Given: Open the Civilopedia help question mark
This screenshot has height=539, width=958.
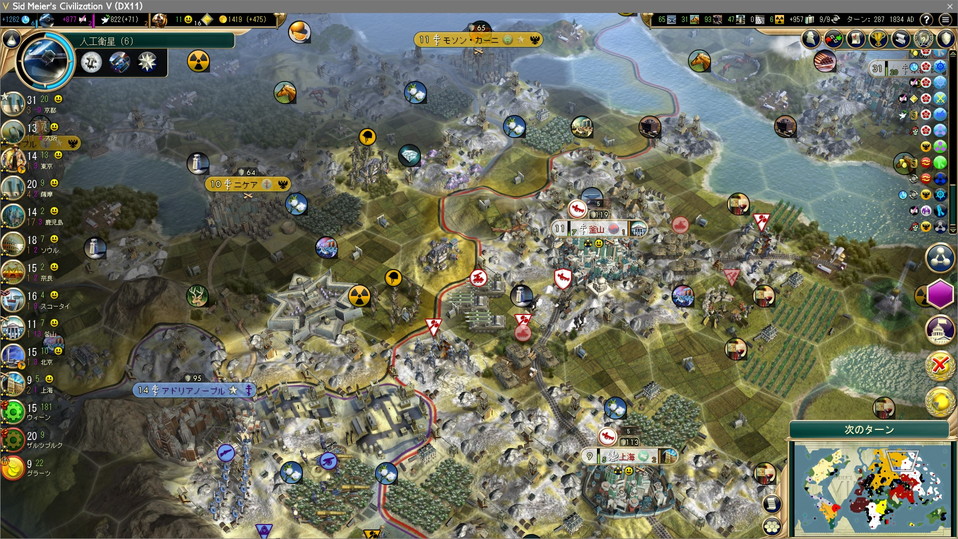Looking at the screenshot, I should pyautogui.click(x=926, y=19).
